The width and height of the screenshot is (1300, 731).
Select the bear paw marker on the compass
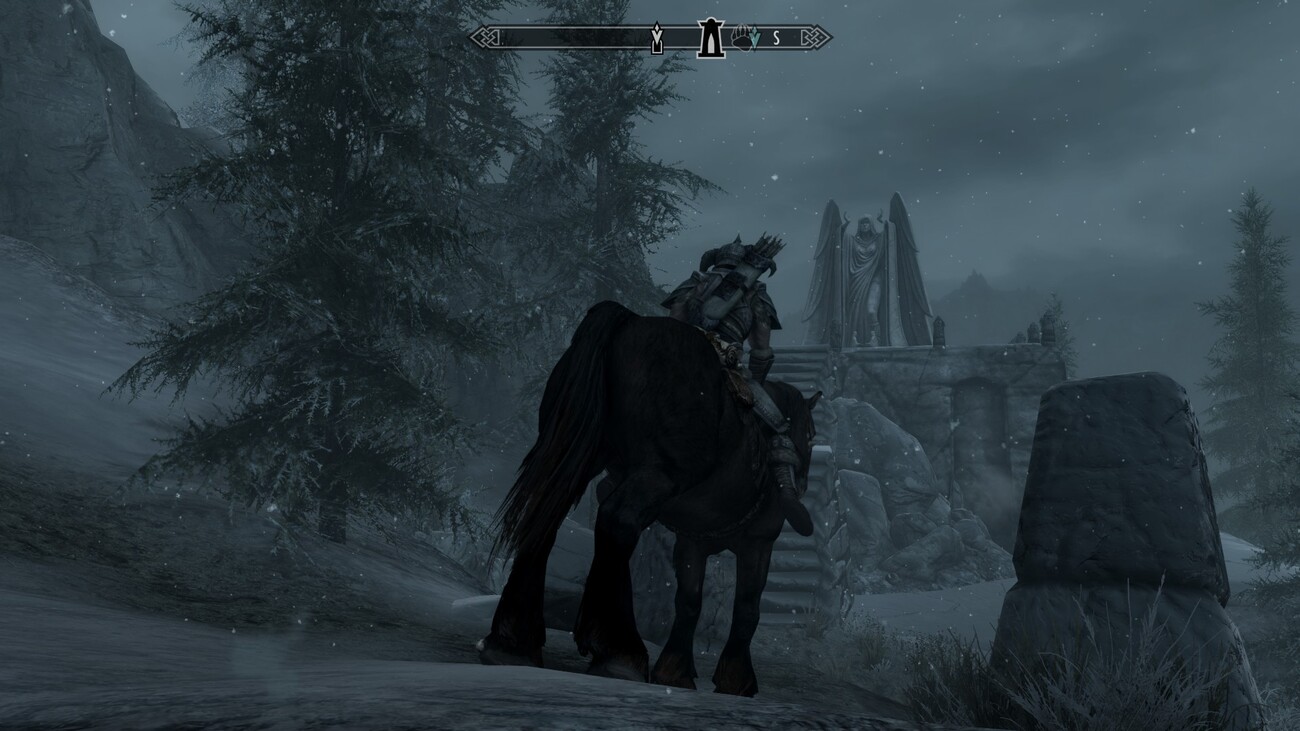coord(742,38)
